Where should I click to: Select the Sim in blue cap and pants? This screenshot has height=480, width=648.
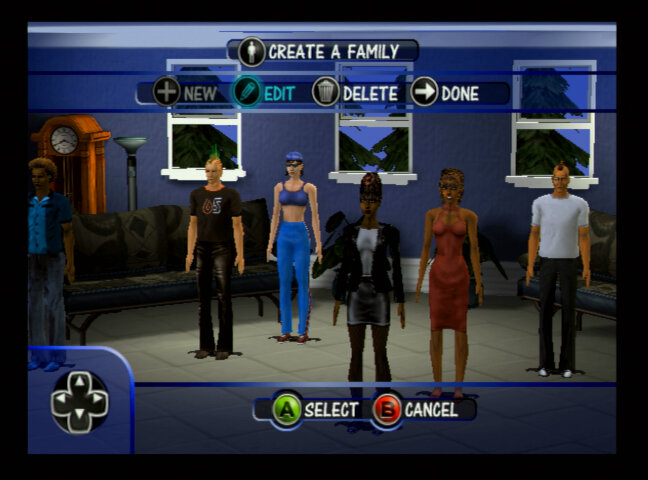coord(292,250)
